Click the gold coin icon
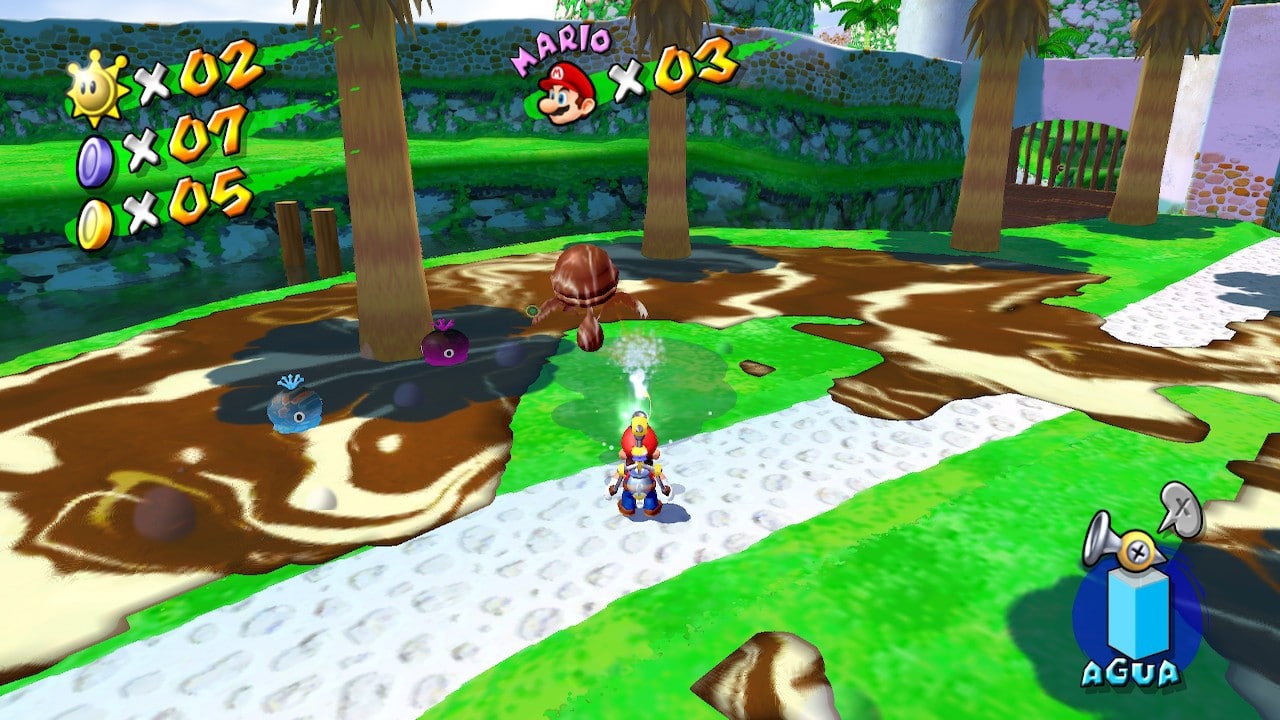 pos(94,225)
